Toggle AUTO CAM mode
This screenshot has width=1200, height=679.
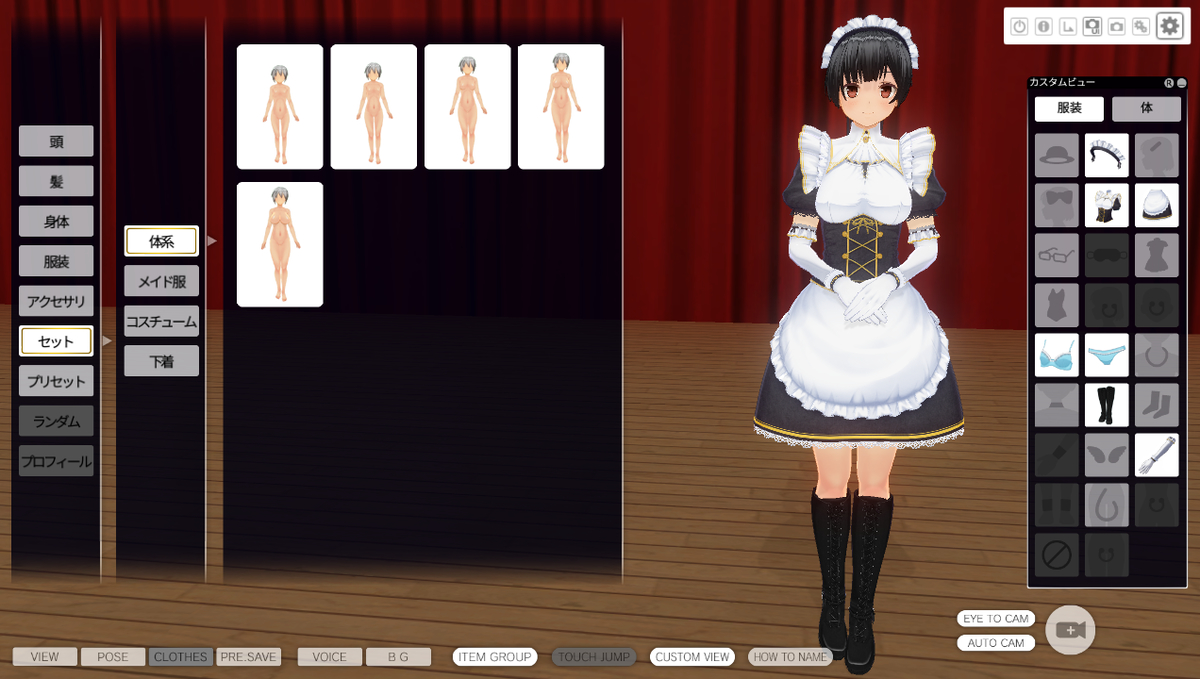tap(995, 643)
